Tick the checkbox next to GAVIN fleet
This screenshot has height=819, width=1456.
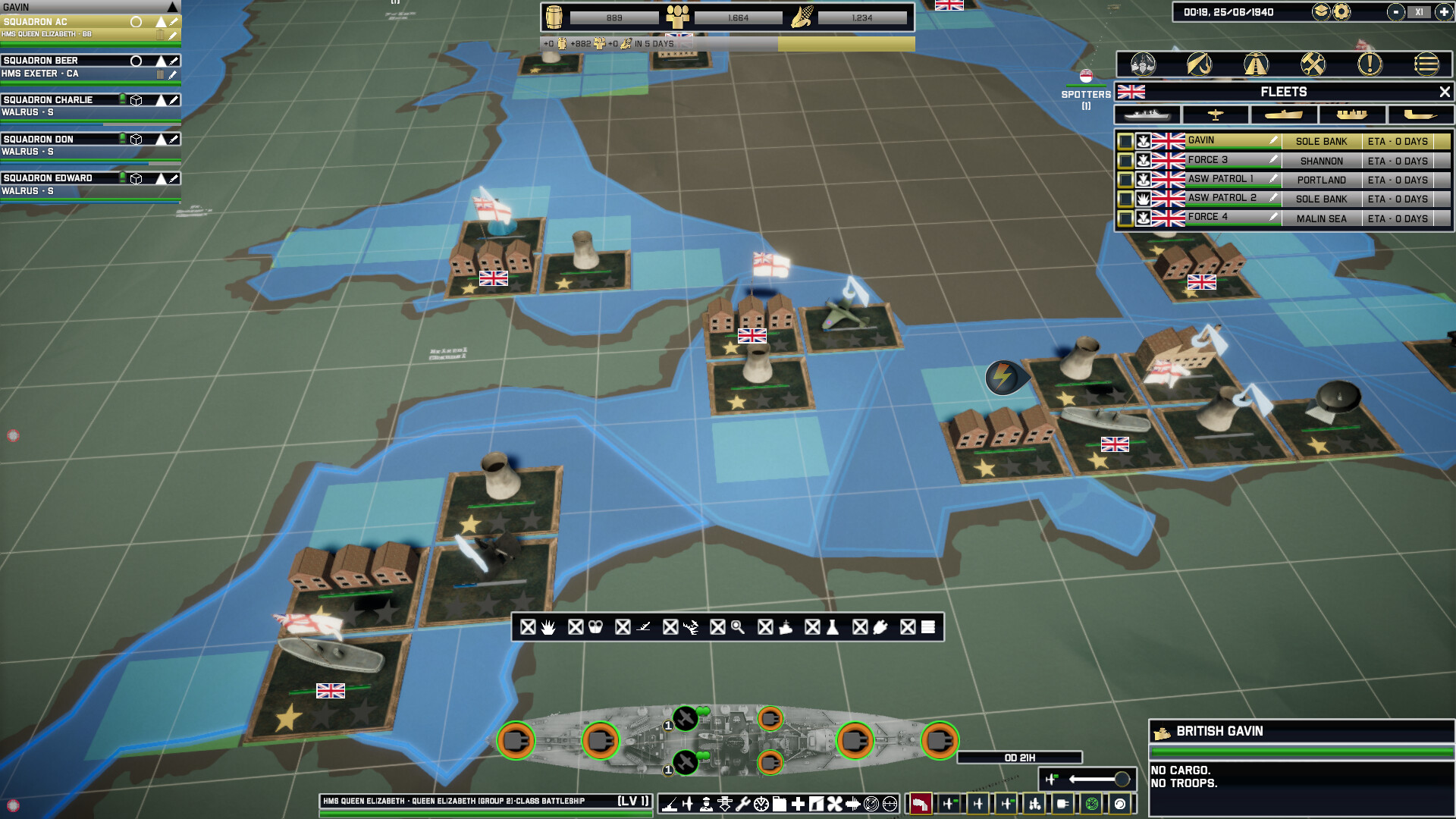pyautogui.click(x=1123, y=141)
